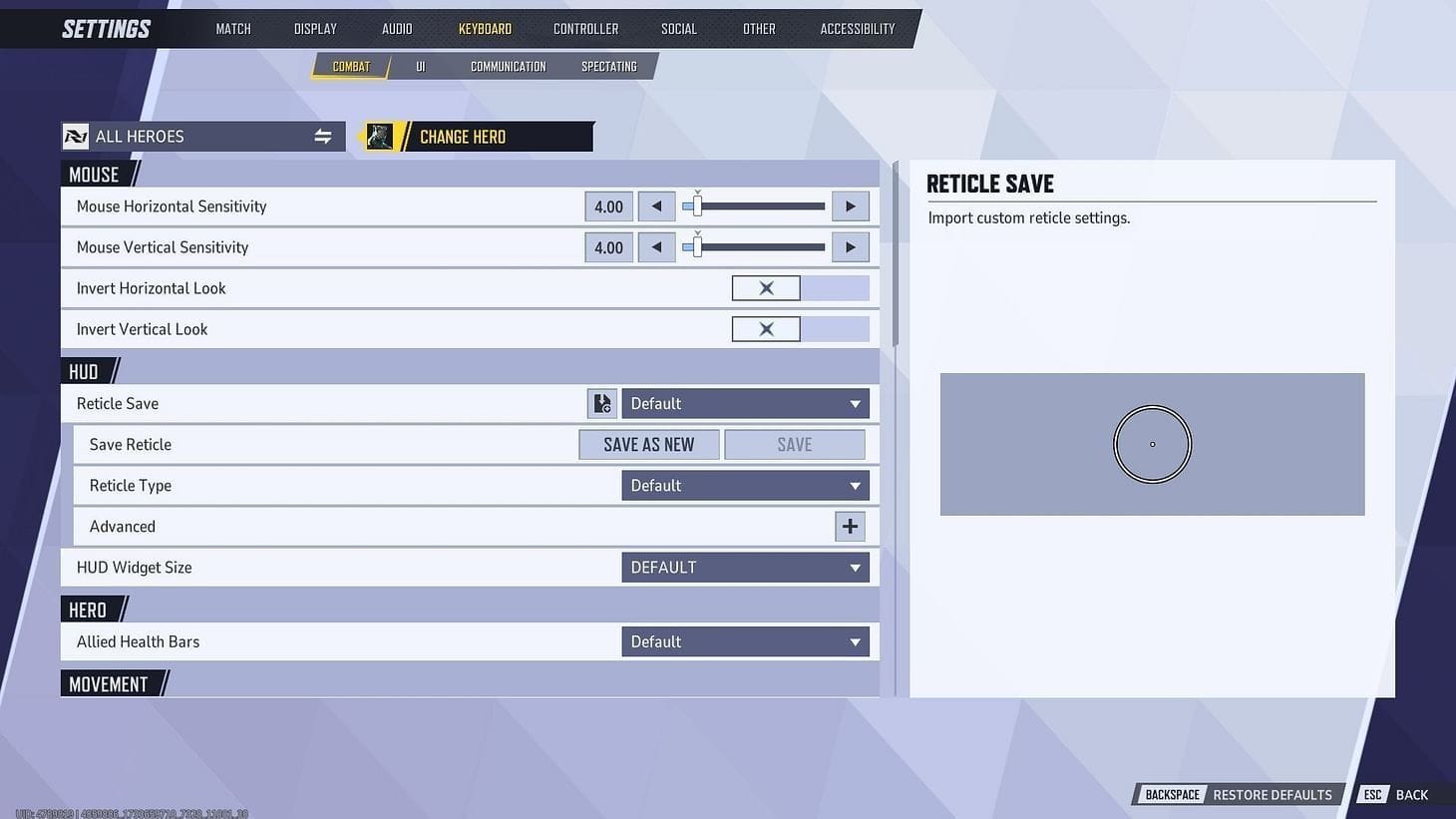This screenshot has height=819, width=1456.
Task: Decrease Mouse Horizontal Sensitivity with the left arrow
Action: tap(656, 205)
